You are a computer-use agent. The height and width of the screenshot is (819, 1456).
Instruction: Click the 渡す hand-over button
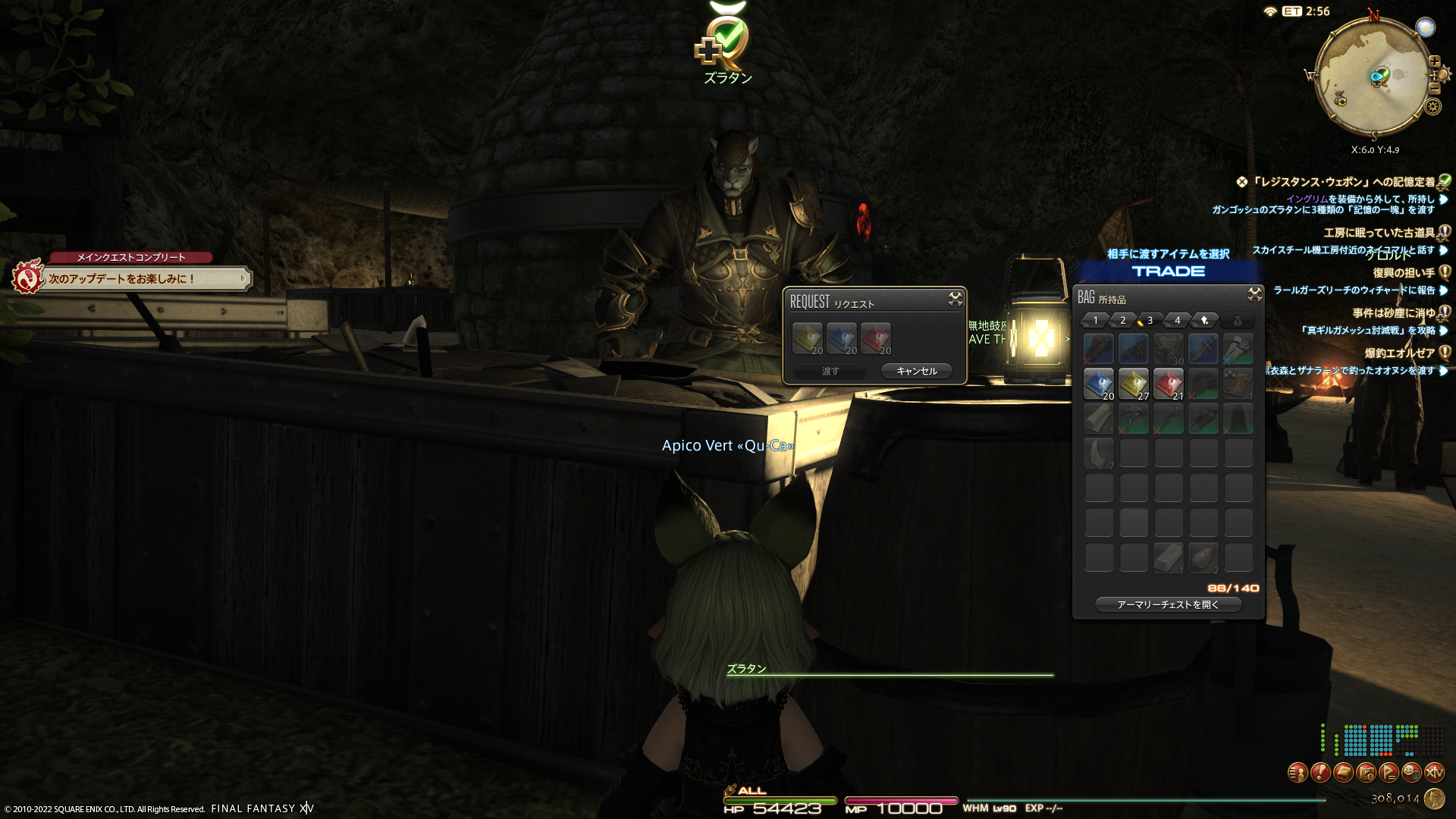(x=830, y=371)
